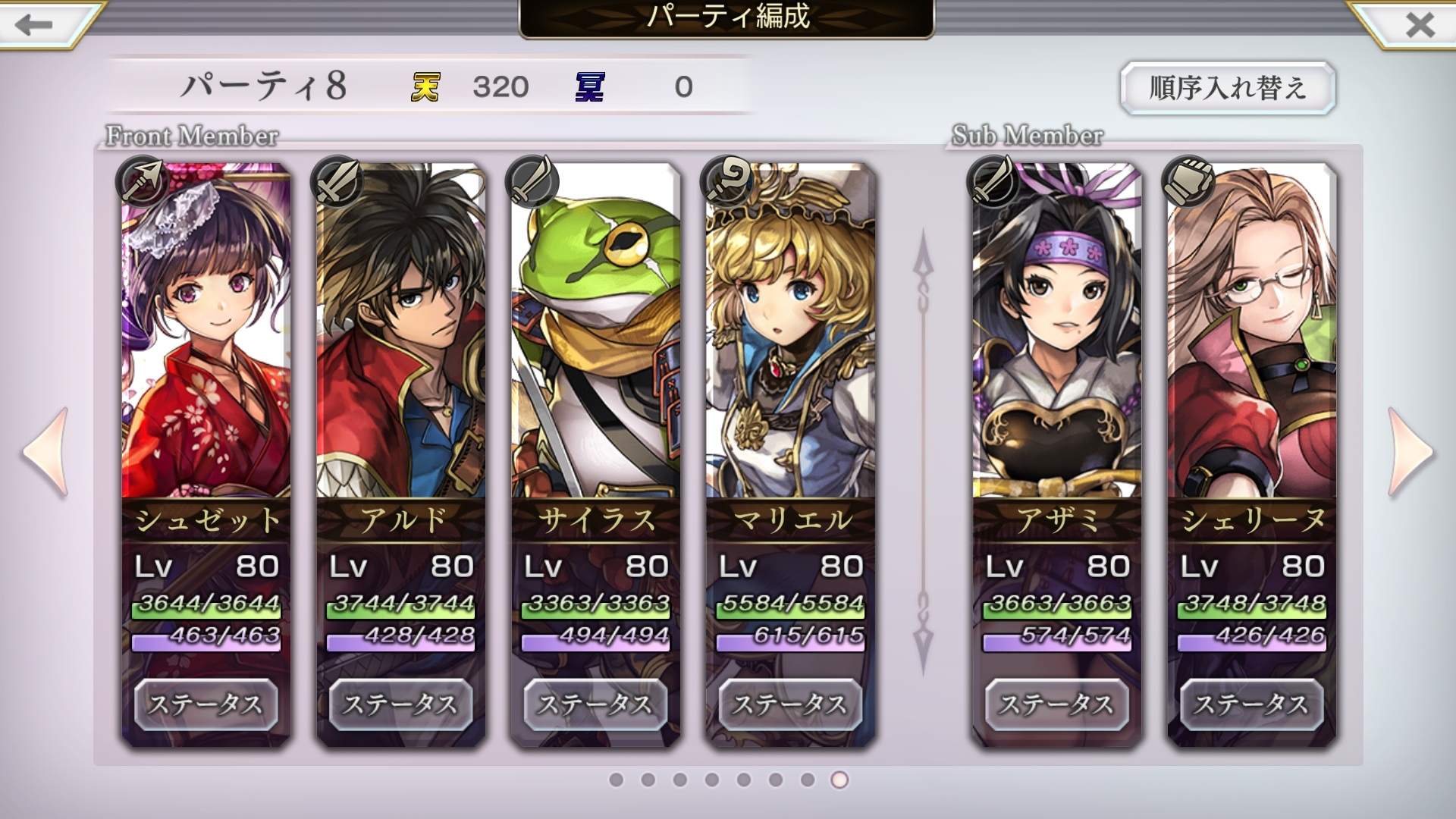The width and height of the screenshot is (1456, 819).
Task: Open アルド's ステータス page
Action: click(400, 704)
